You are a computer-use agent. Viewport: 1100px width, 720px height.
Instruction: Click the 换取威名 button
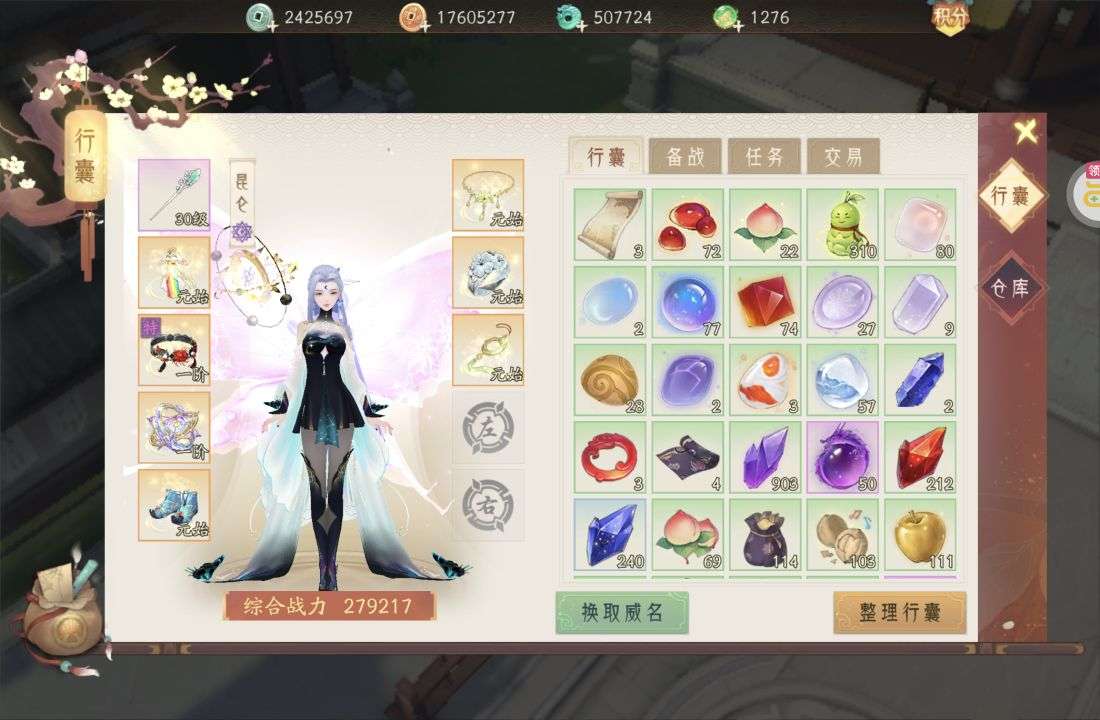point(622,612)
